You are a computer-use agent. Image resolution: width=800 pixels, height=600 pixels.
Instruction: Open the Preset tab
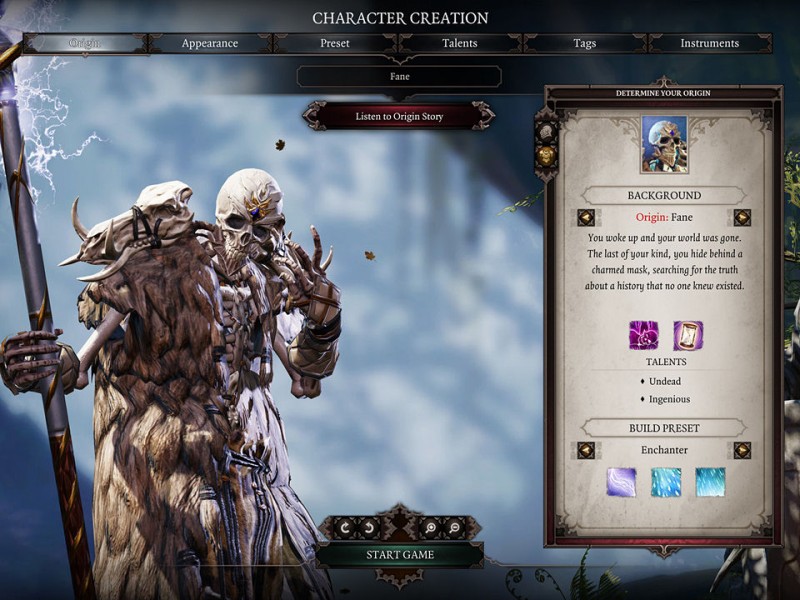click(335, 43)
